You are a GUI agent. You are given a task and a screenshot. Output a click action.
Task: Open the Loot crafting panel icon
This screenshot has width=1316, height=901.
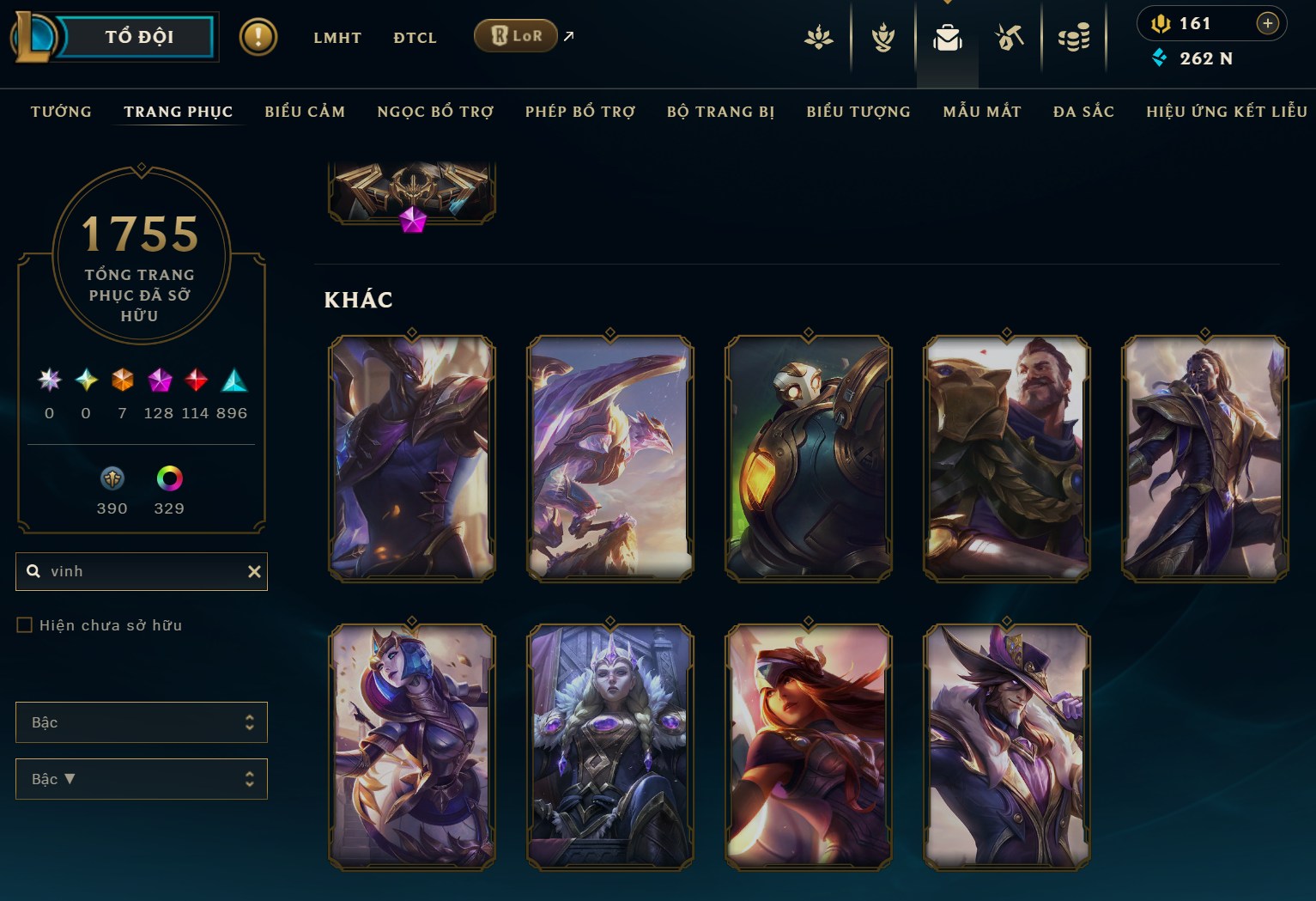click(1010, 37)
